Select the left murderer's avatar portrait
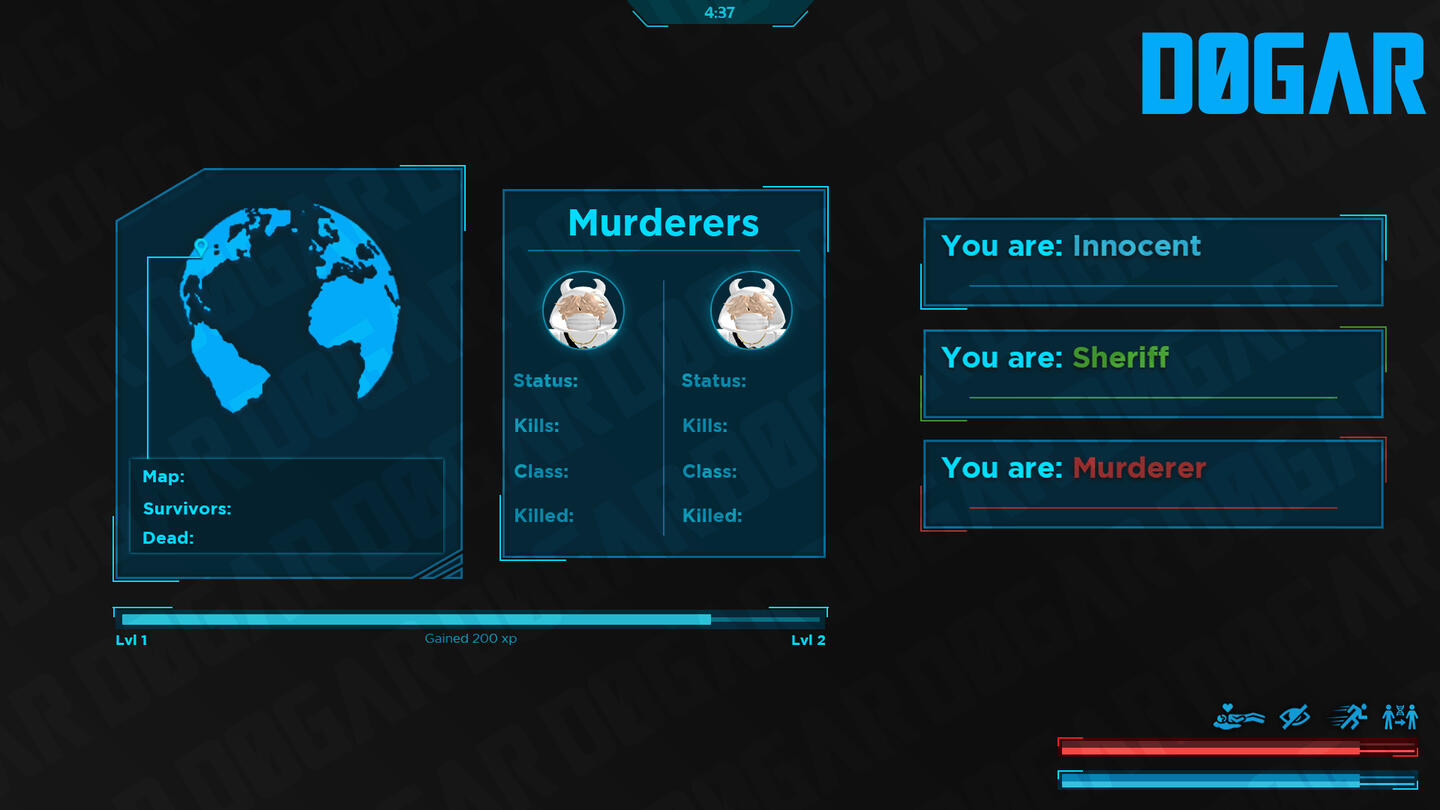The image size is (1440, 810). (583, 312)
